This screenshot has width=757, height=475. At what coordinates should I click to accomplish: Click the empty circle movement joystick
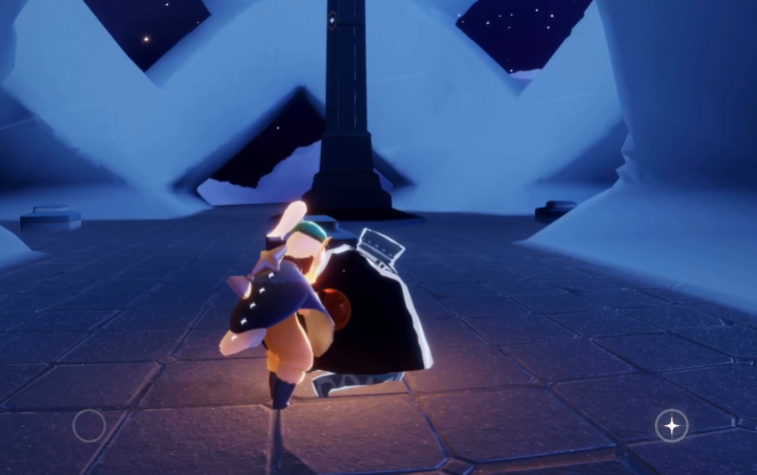89,426
